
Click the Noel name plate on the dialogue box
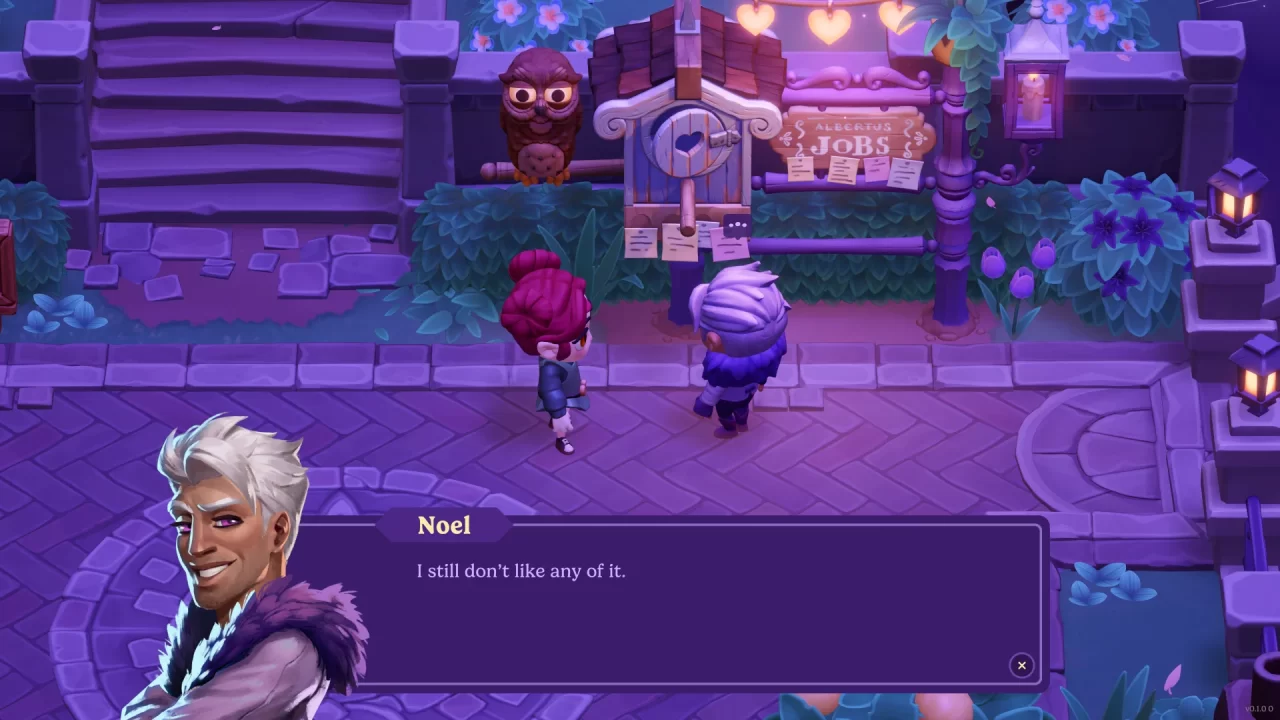443,525
